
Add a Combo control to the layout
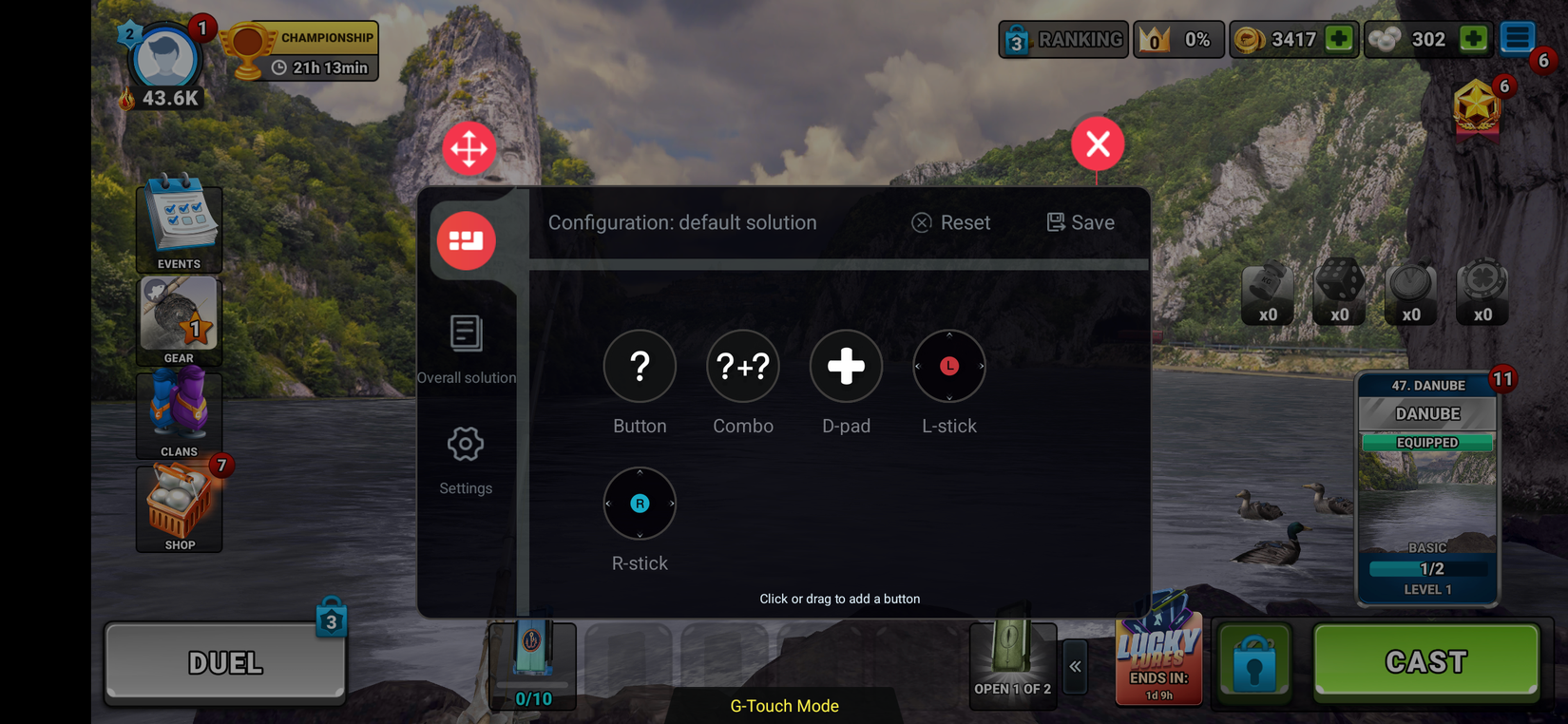[x=743, y=366]
